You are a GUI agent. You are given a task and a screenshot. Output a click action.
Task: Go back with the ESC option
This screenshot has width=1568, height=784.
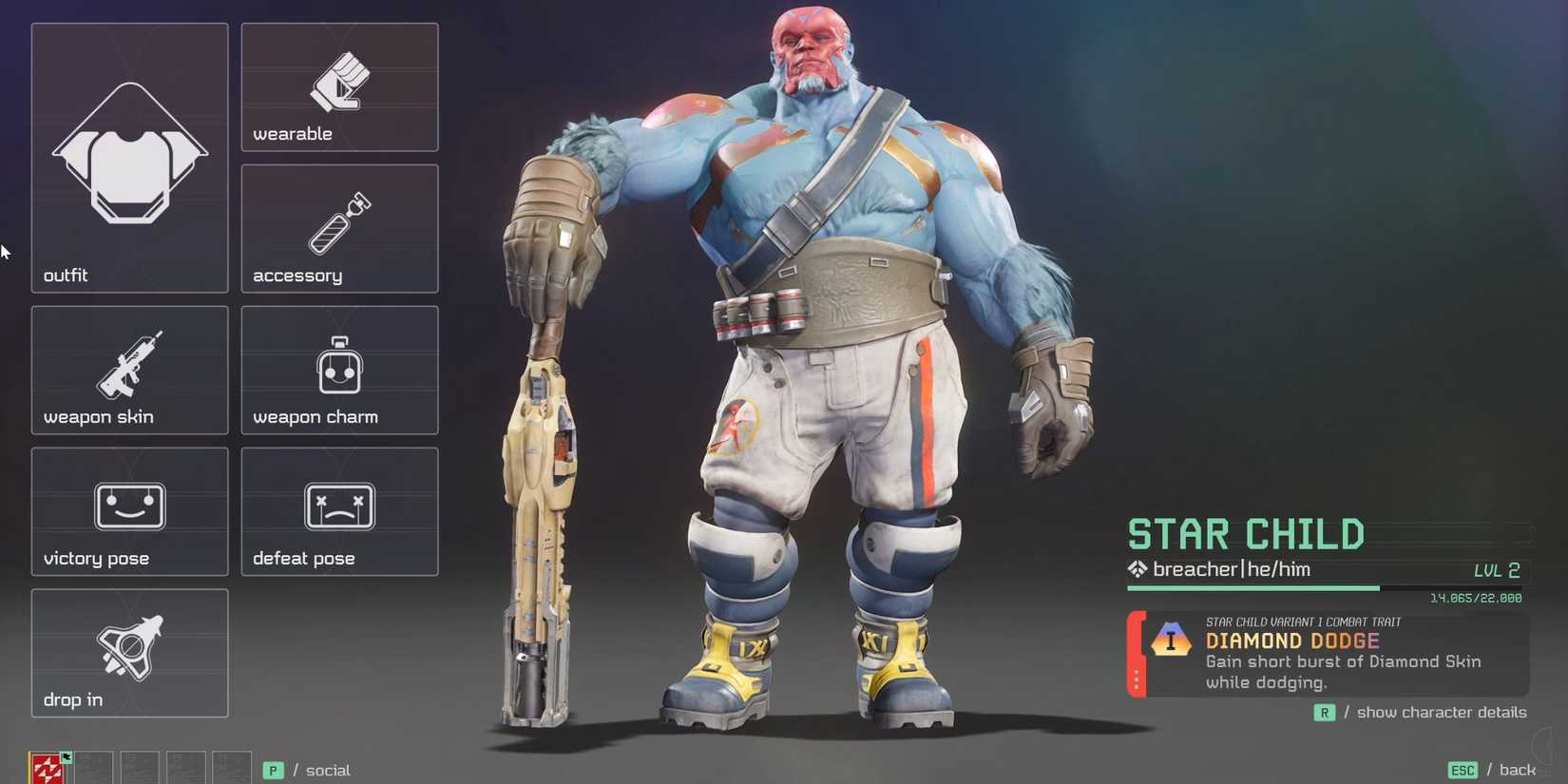[x=1488, y=770]
